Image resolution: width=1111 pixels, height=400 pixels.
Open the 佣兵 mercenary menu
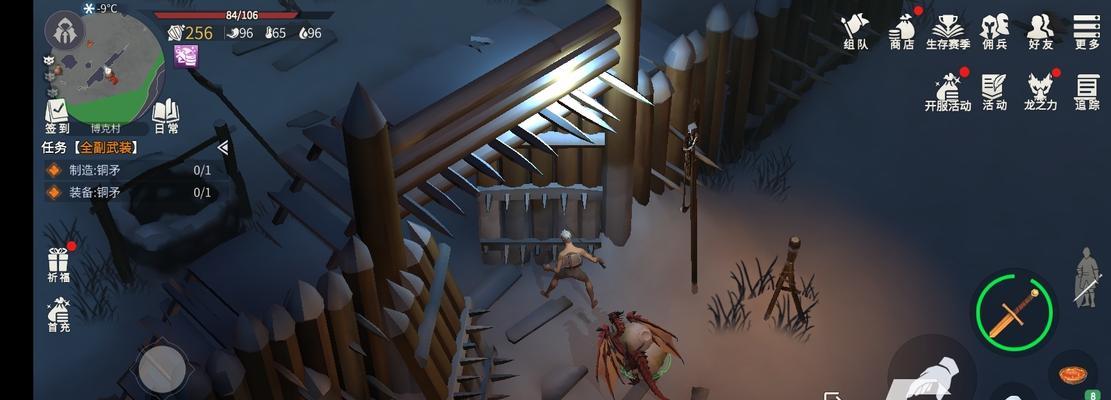tap(994, 30)
